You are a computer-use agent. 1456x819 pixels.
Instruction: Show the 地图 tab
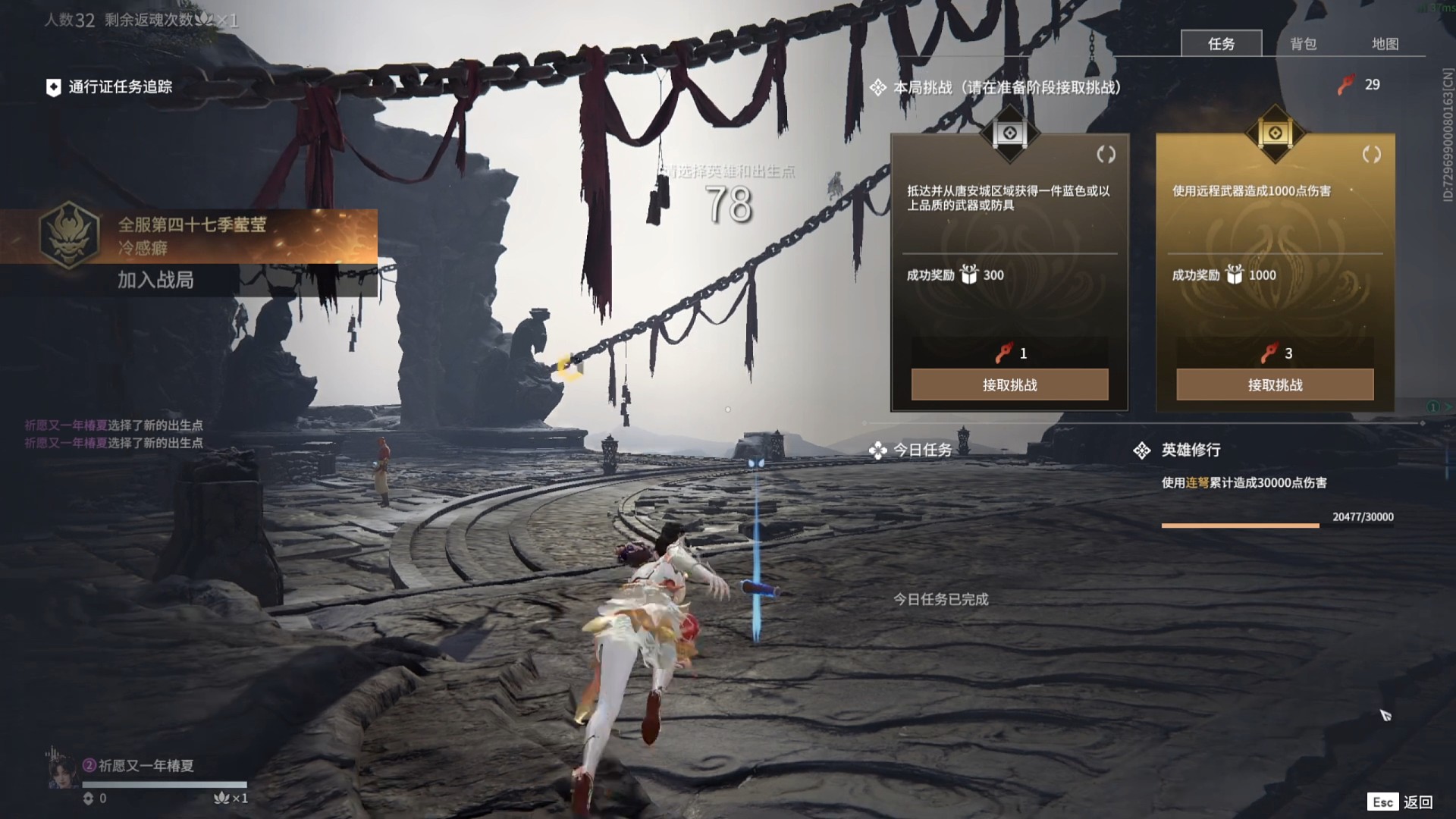(1385, 44)
